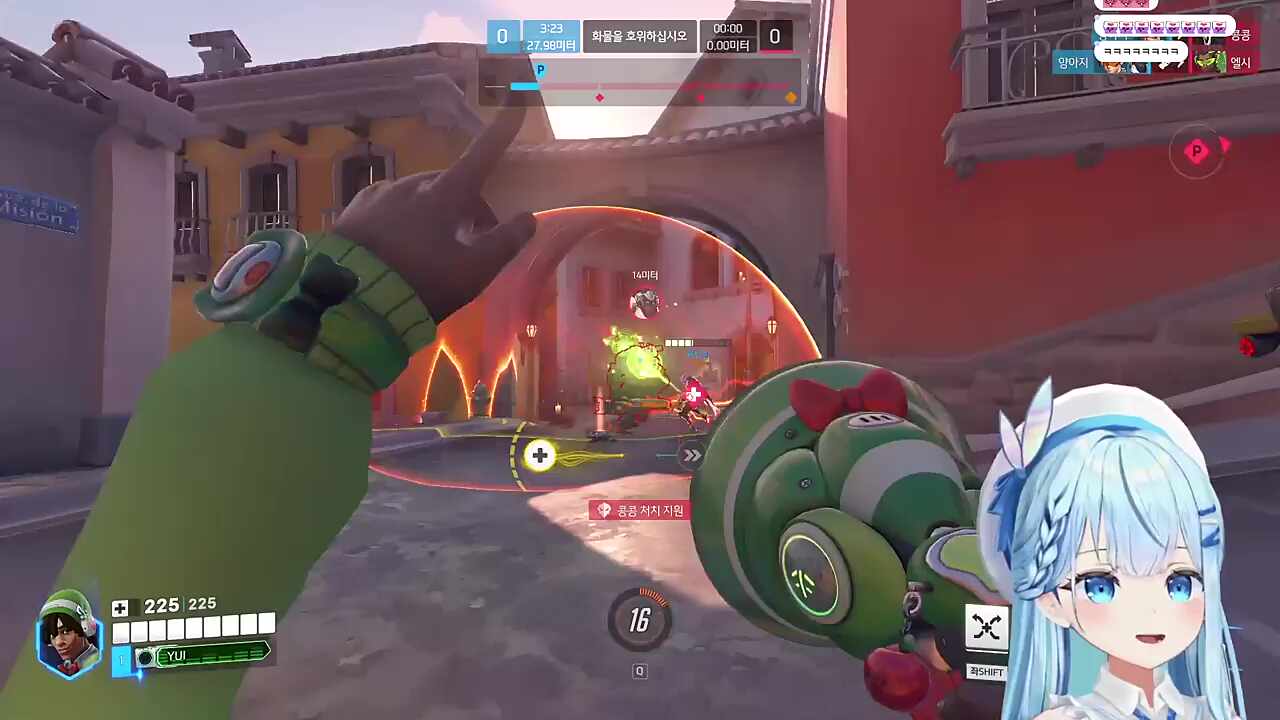The image size is (1280, 720).
Task: Click the crossed-arrows ability icon
Action: 986,627
